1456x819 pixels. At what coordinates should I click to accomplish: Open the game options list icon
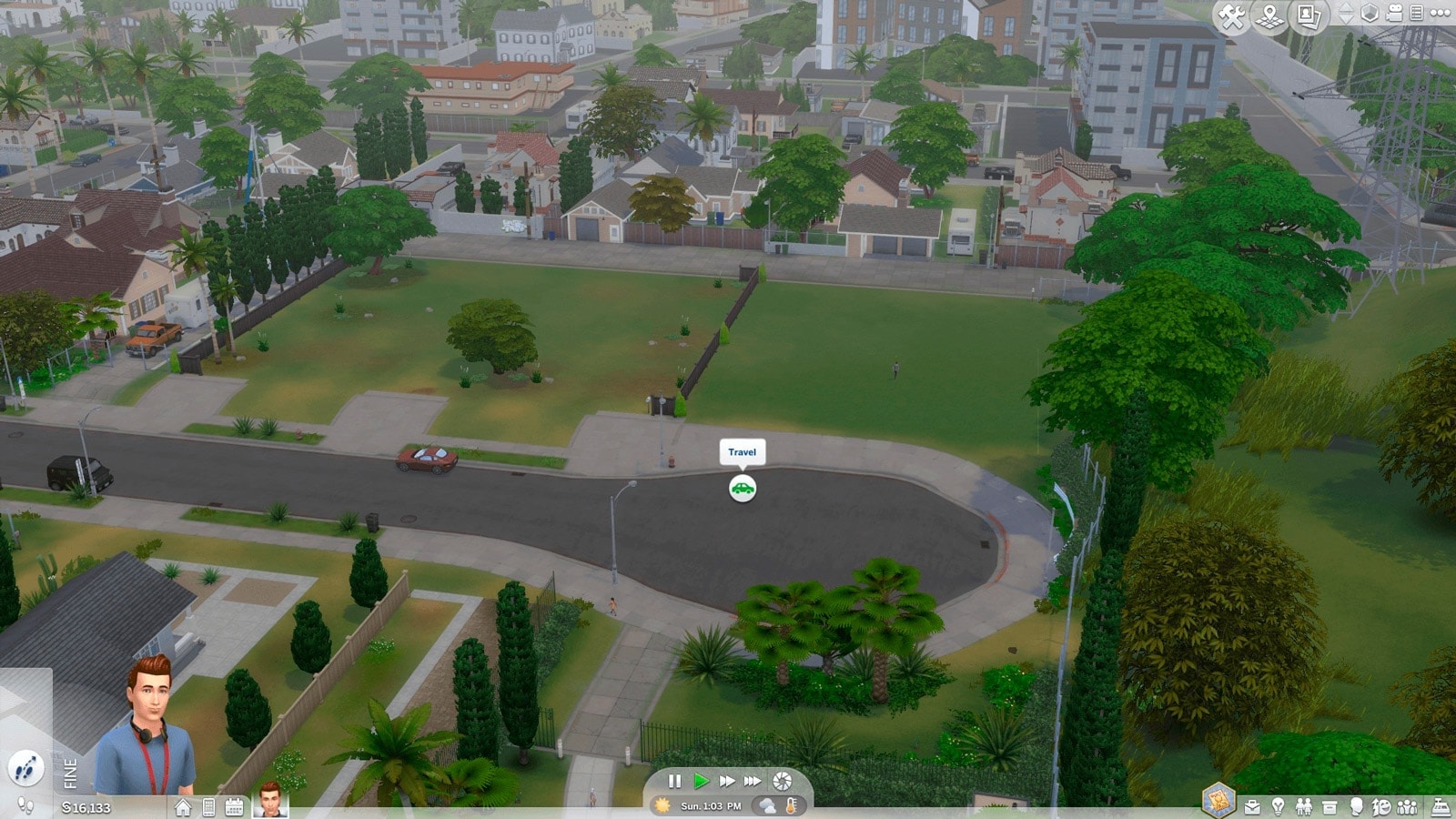(1416, 14)
